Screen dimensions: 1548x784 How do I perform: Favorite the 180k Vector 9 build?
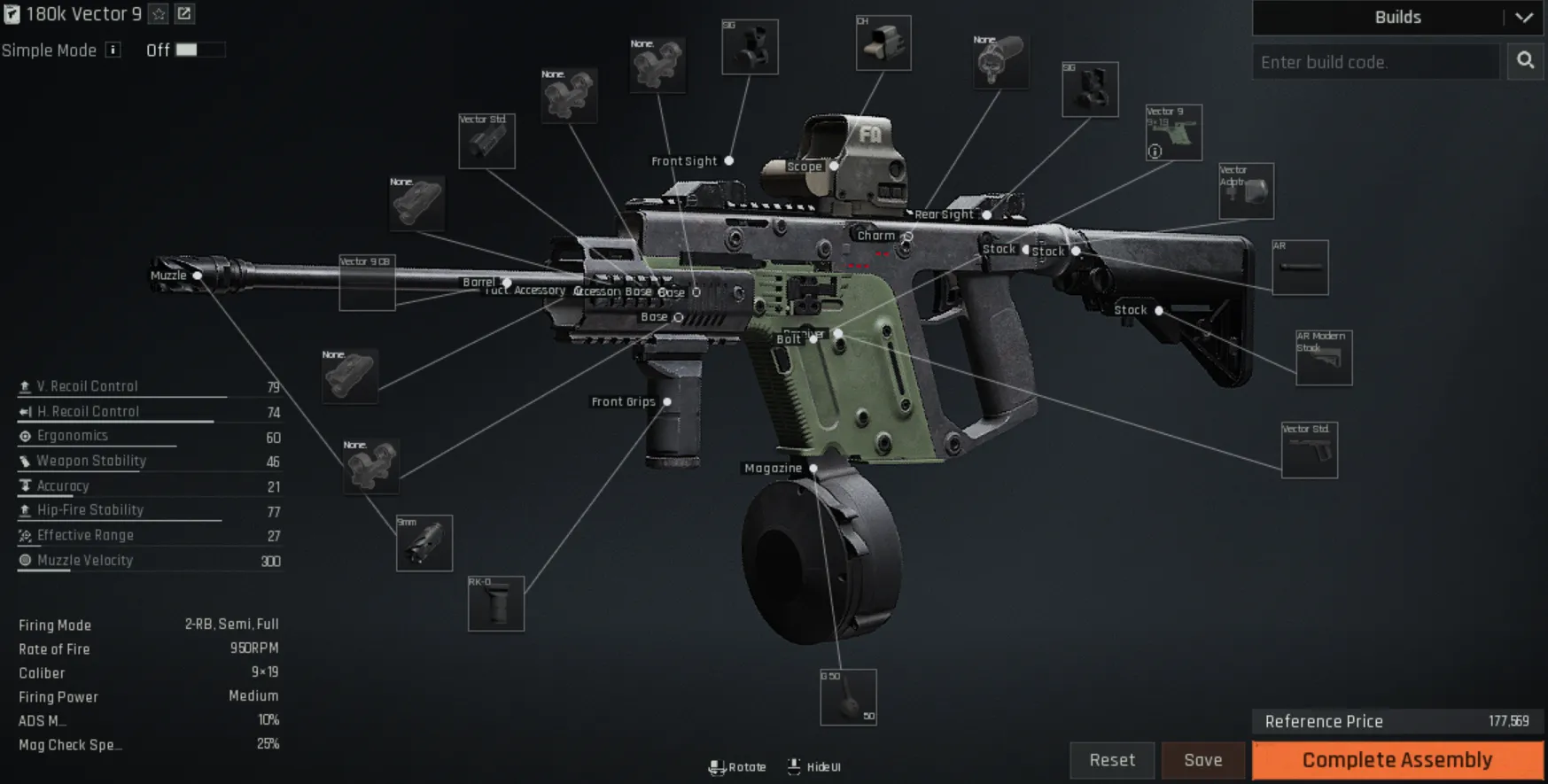[159, 14]
